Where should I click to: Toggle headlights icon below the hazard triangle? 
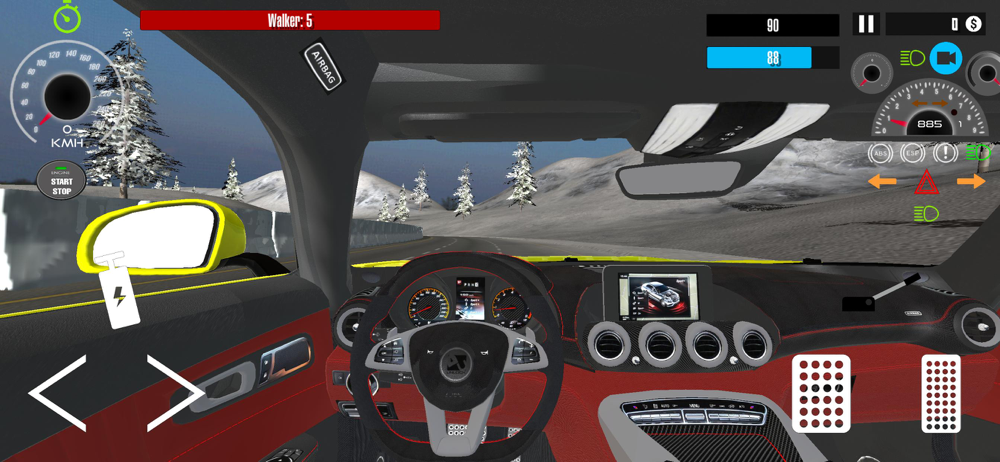pyautogui.click(x=926, y=213)
